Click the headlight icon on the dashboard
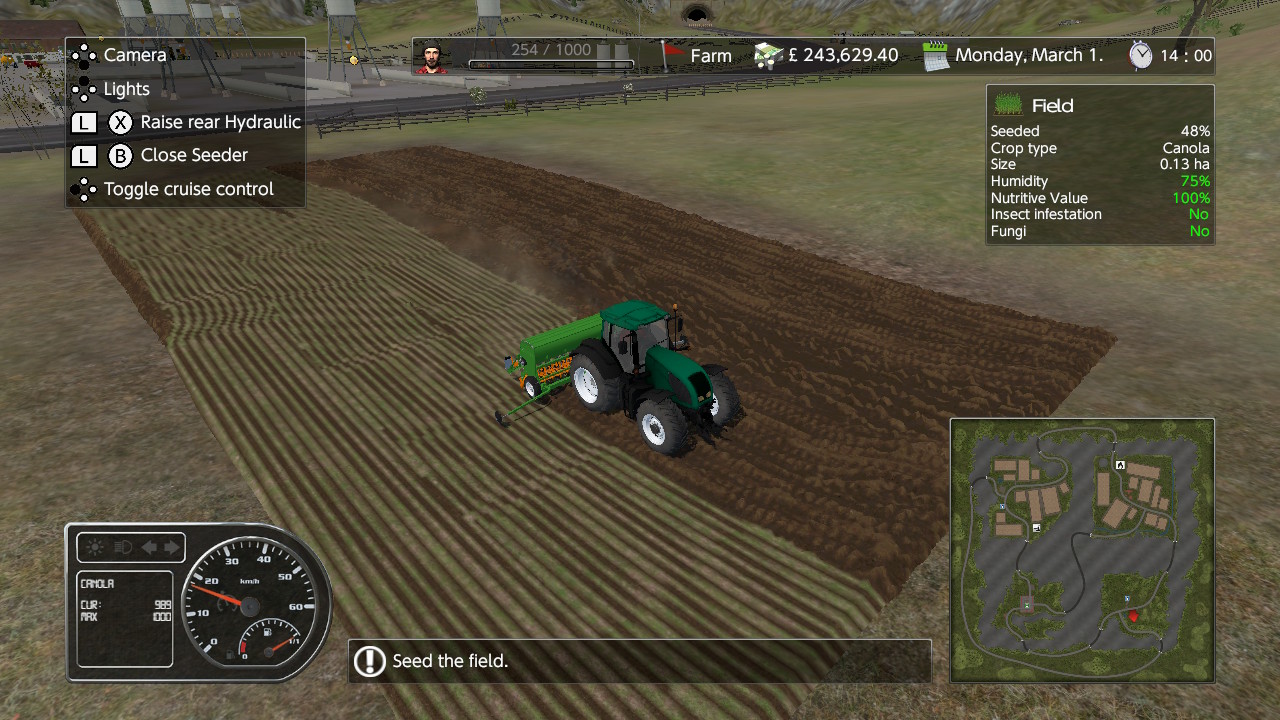The height and width of the screenshot is (720, 1280). tap(122, 547)
